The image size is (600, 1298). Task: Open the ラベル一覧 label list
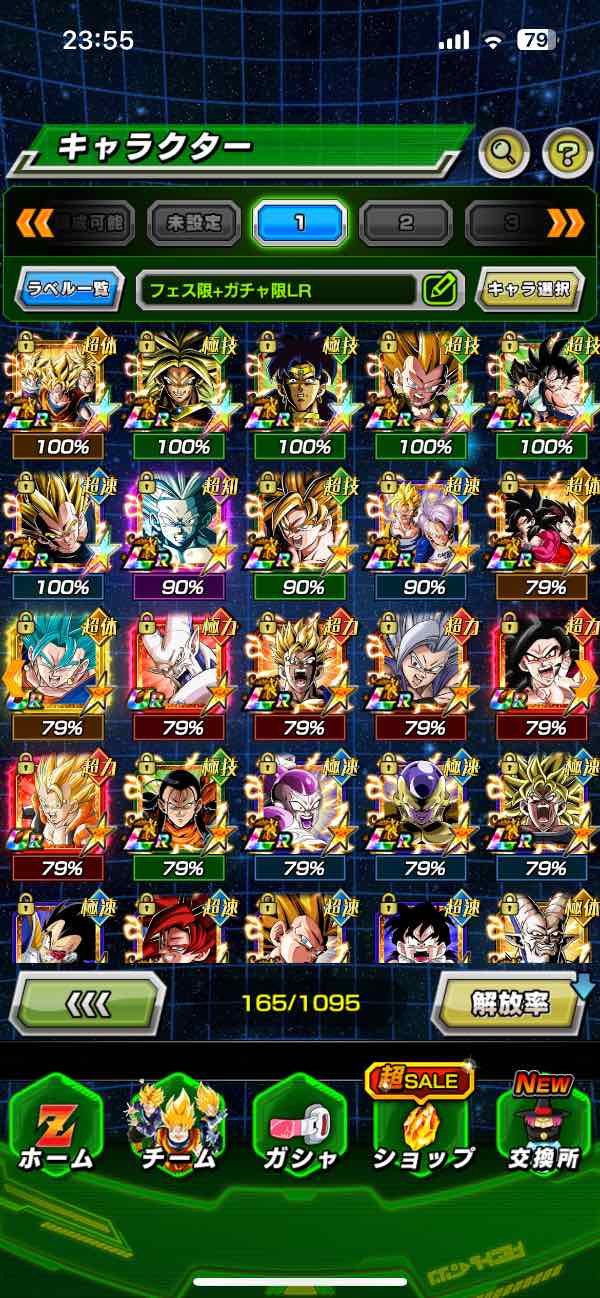(x=70, y=290)
